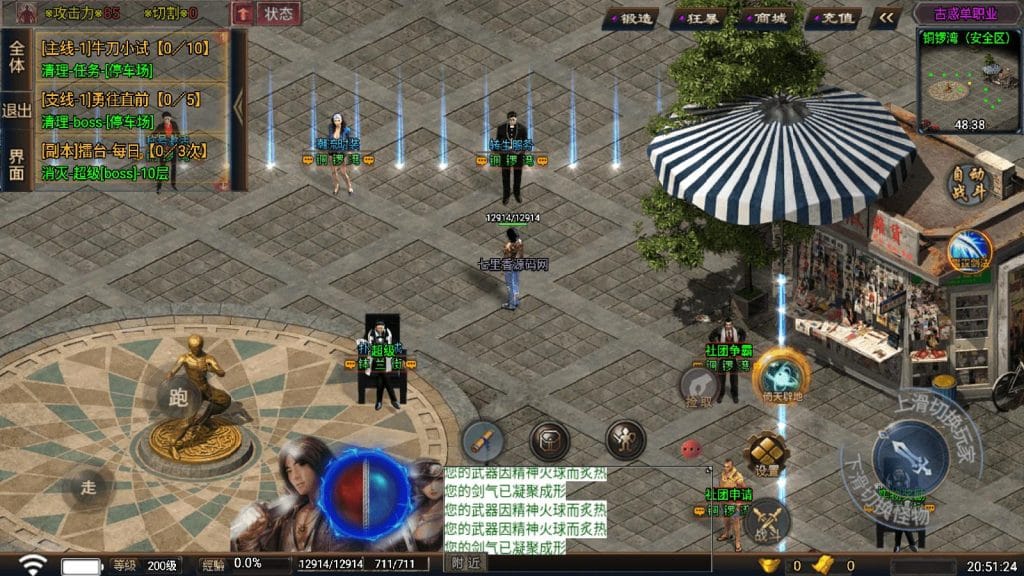Switch to the 界面 tab

(x=16, y=165)
